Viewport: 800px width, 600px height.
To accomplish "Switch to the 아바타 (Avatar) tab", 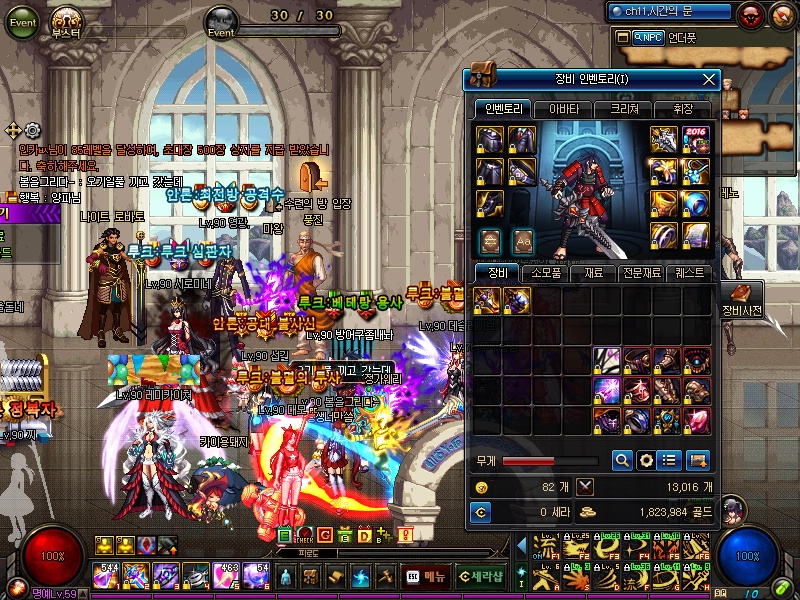I will click(563, 109).
